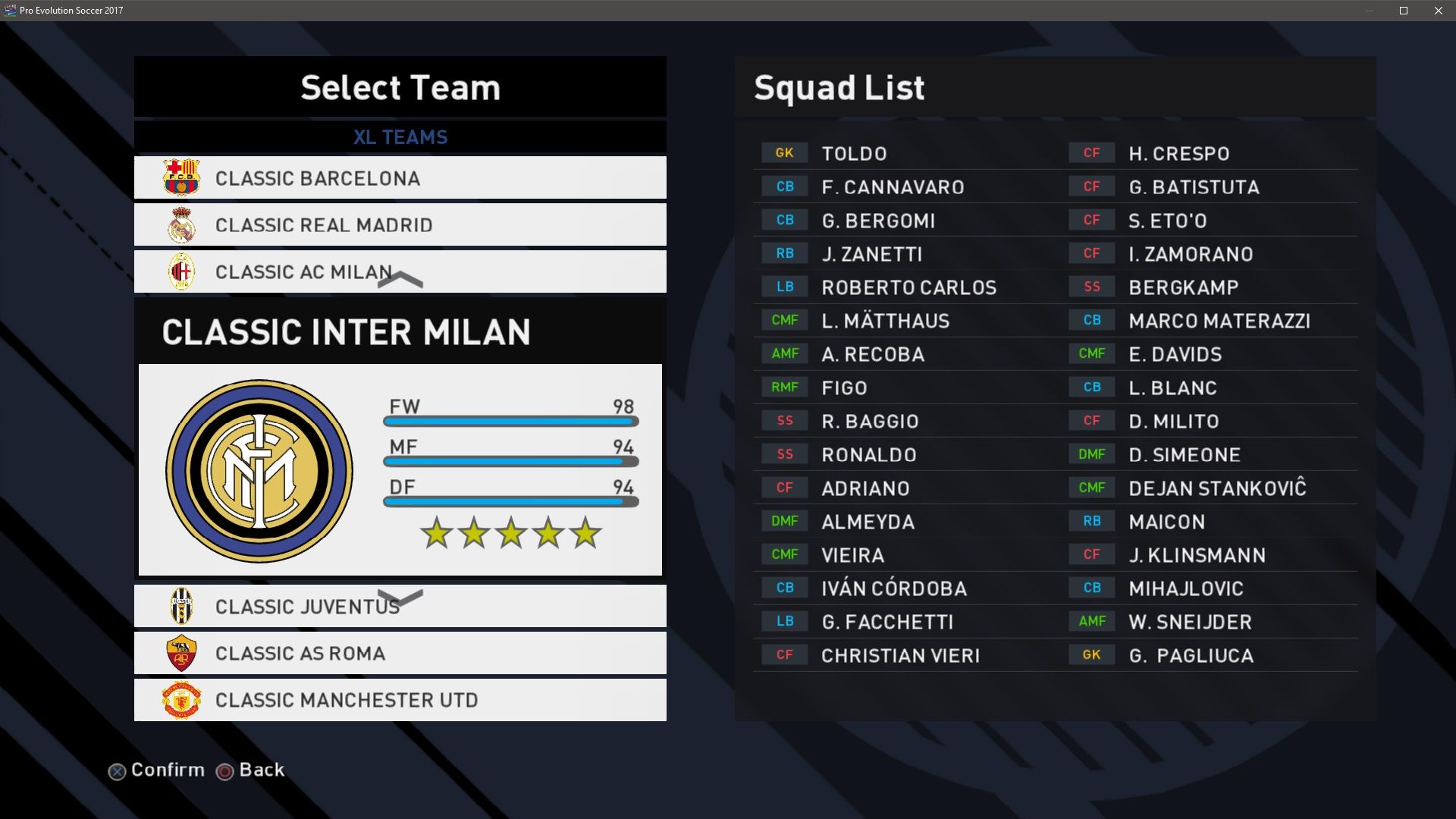1456x819 pixels.
Task: Pick Classic Manchester Utd team
Action: (x=400, y=700)
